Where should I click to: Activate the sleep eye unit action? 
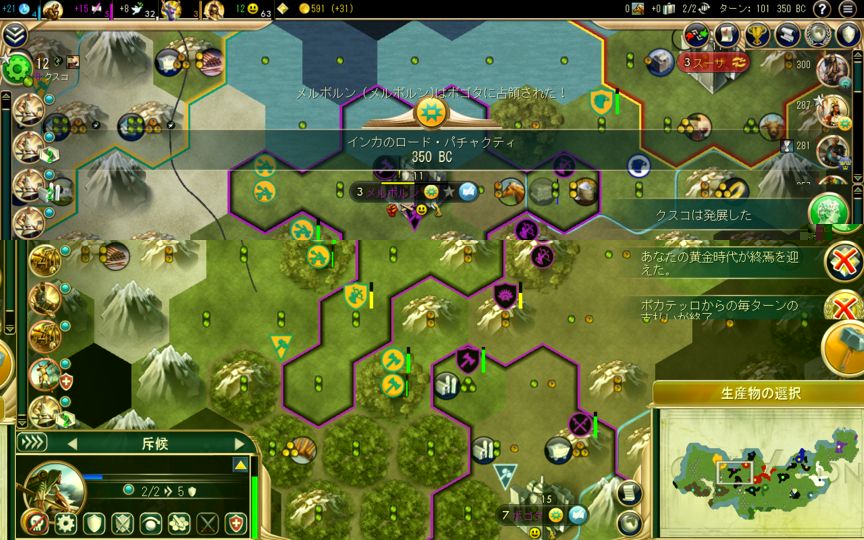(150, 522)
